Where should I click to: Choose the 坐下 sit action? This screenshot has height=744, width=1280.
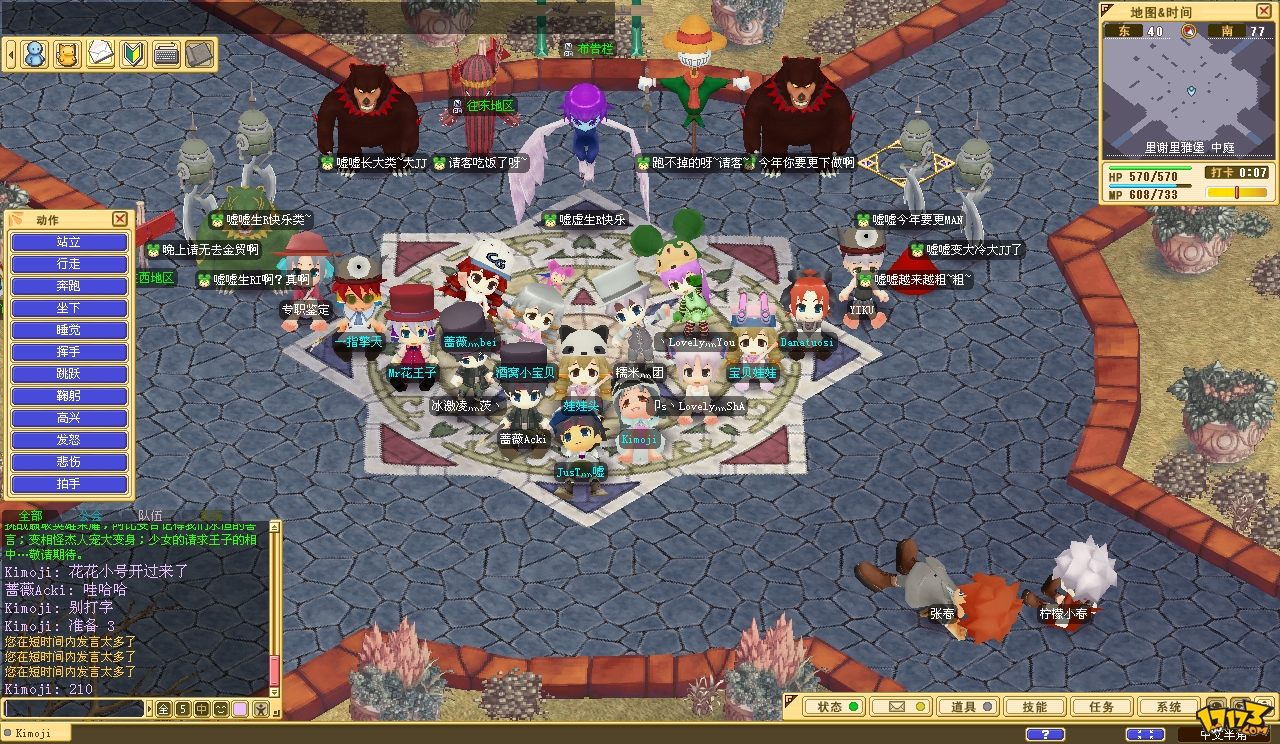coord(69,308)
